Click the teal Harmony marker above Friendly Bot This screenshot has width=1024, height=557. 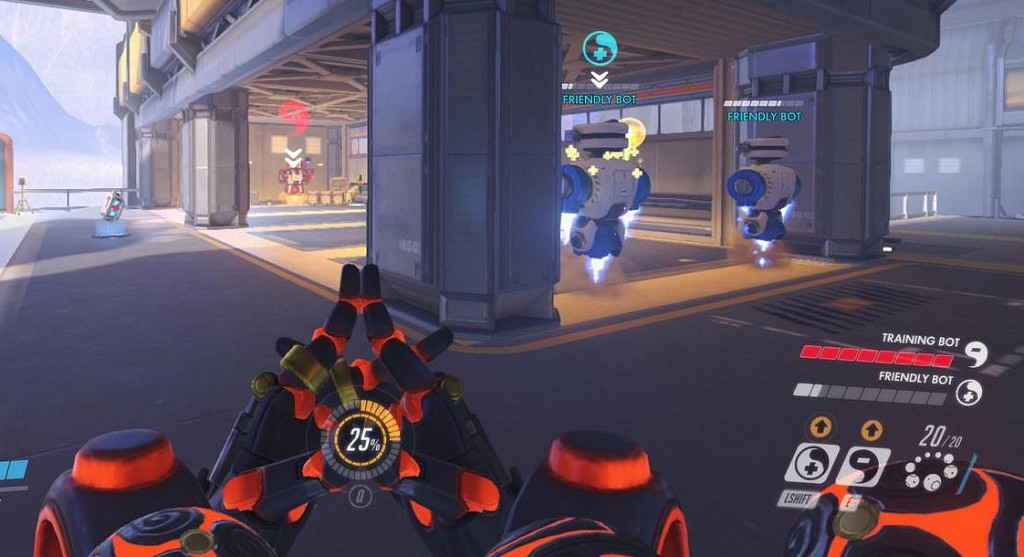[599, 47]
